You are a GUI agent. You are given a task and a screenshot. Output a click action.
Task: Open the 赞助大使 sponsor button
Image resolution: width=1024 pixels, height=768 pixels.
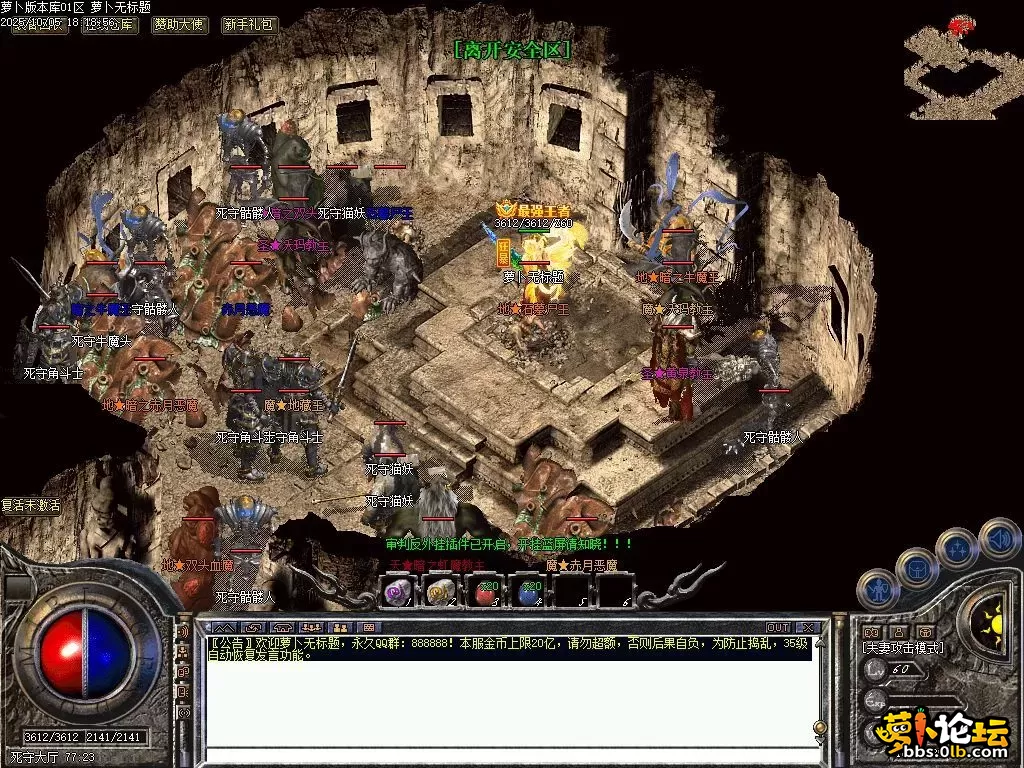coord(180,25)
